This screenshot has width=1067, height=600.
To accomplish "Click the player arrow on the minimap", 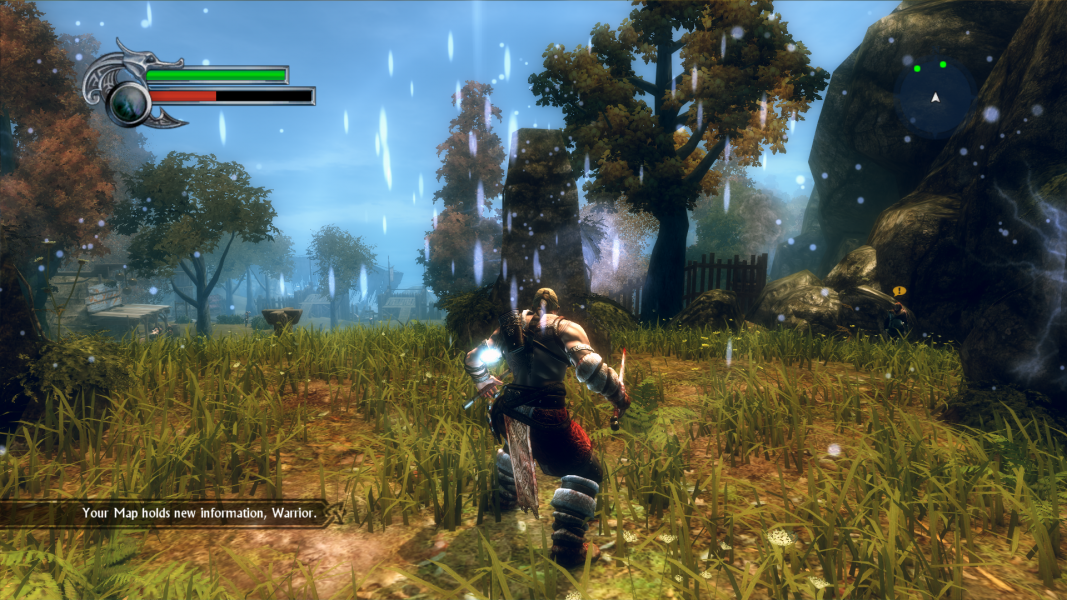I will (x=935, y=98).
